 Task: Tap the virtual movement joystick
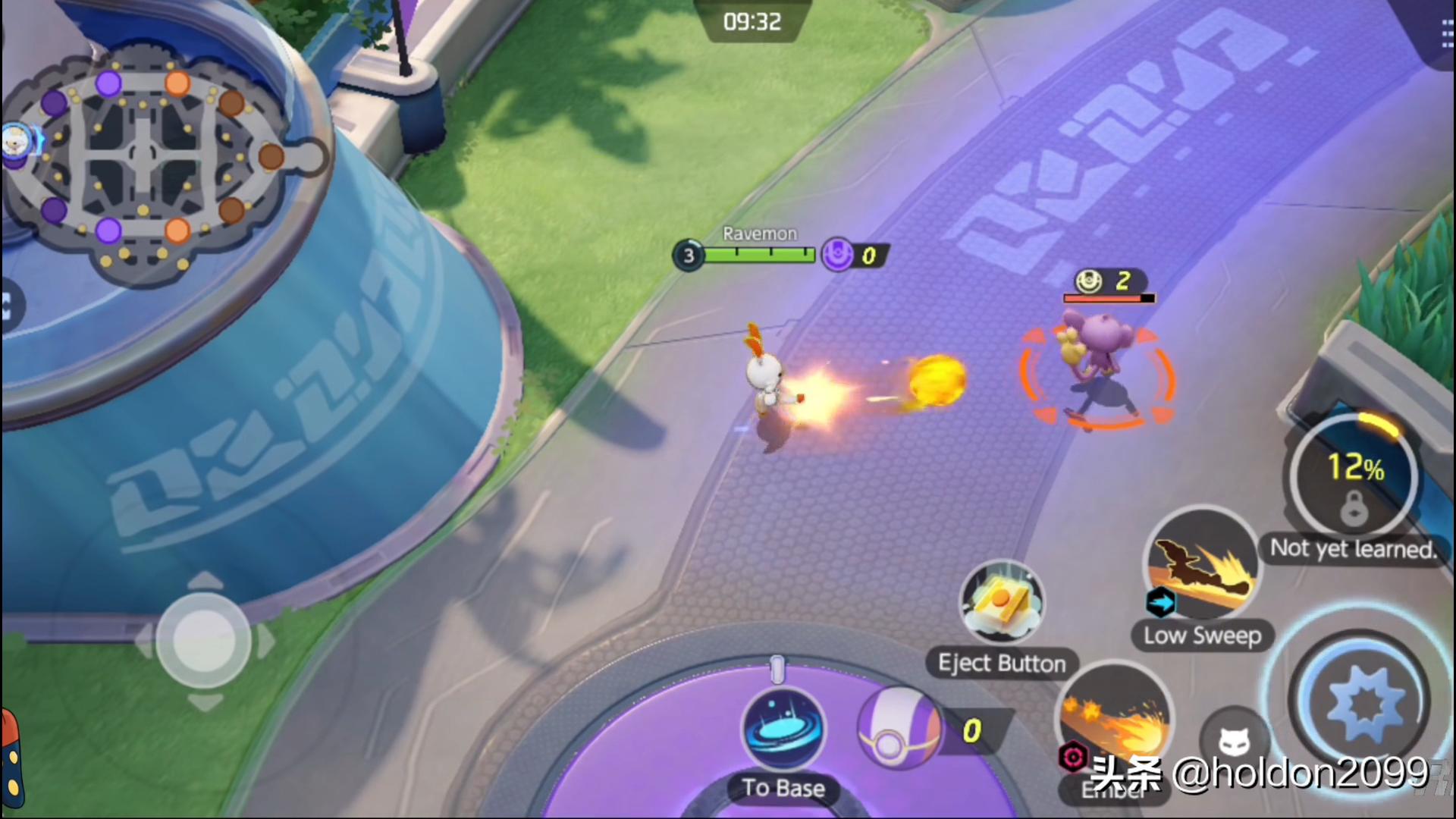click(x=203, y=641)
